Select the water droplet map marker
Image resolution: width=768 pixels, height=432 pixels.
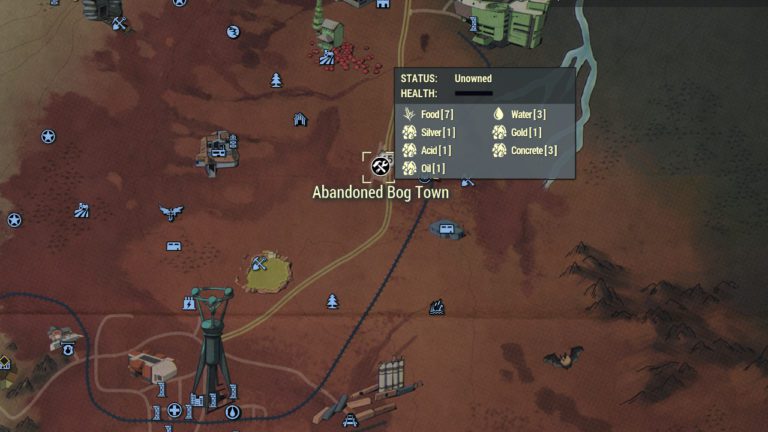234,411
